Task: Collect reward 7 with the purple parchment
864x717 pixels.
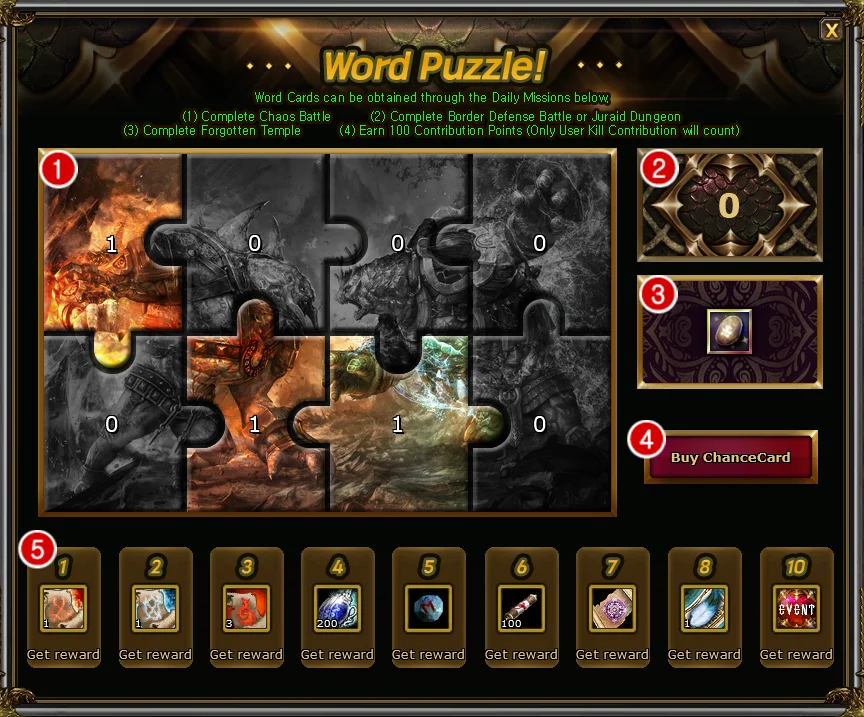Action: 612,655
